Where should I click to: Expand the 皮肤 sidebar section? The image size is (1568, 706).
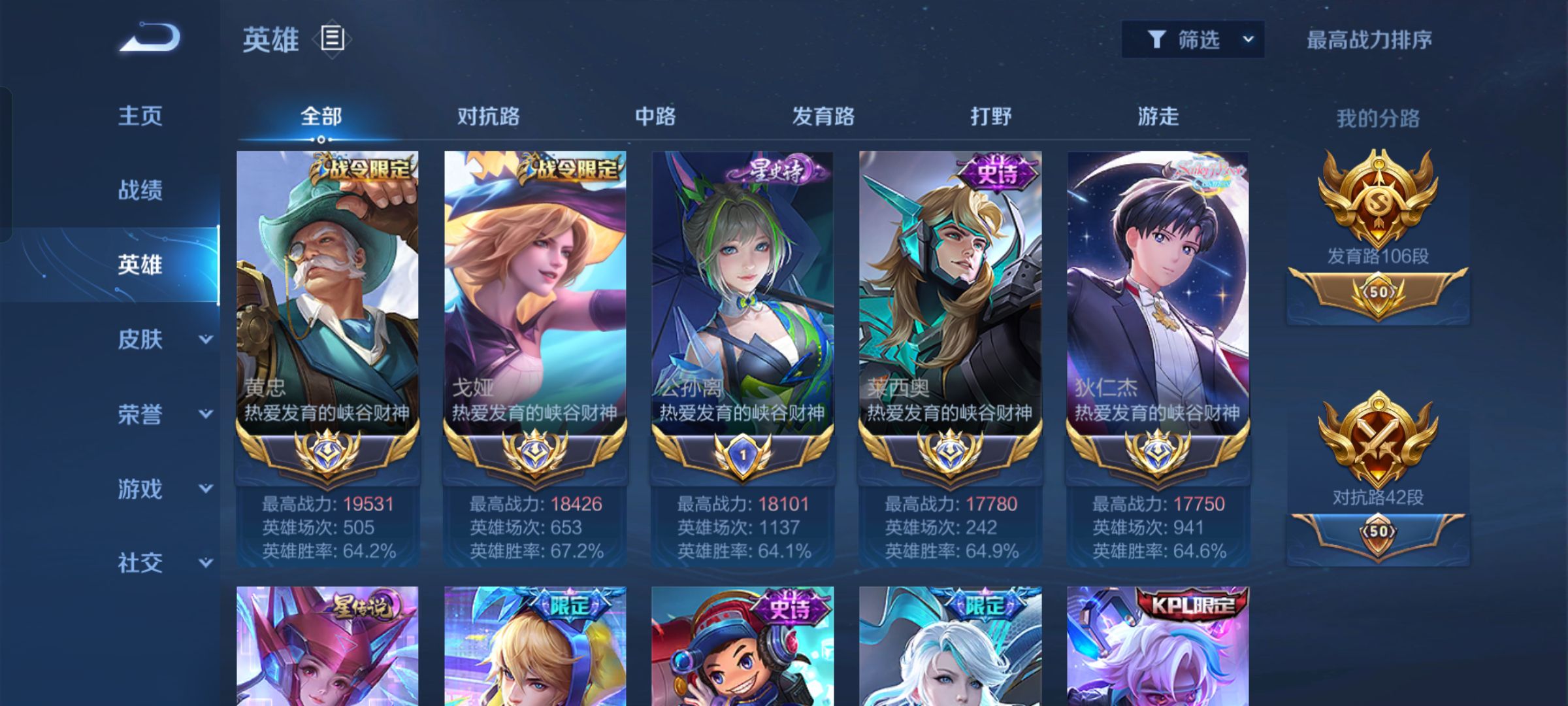click(x=157, y=340)
